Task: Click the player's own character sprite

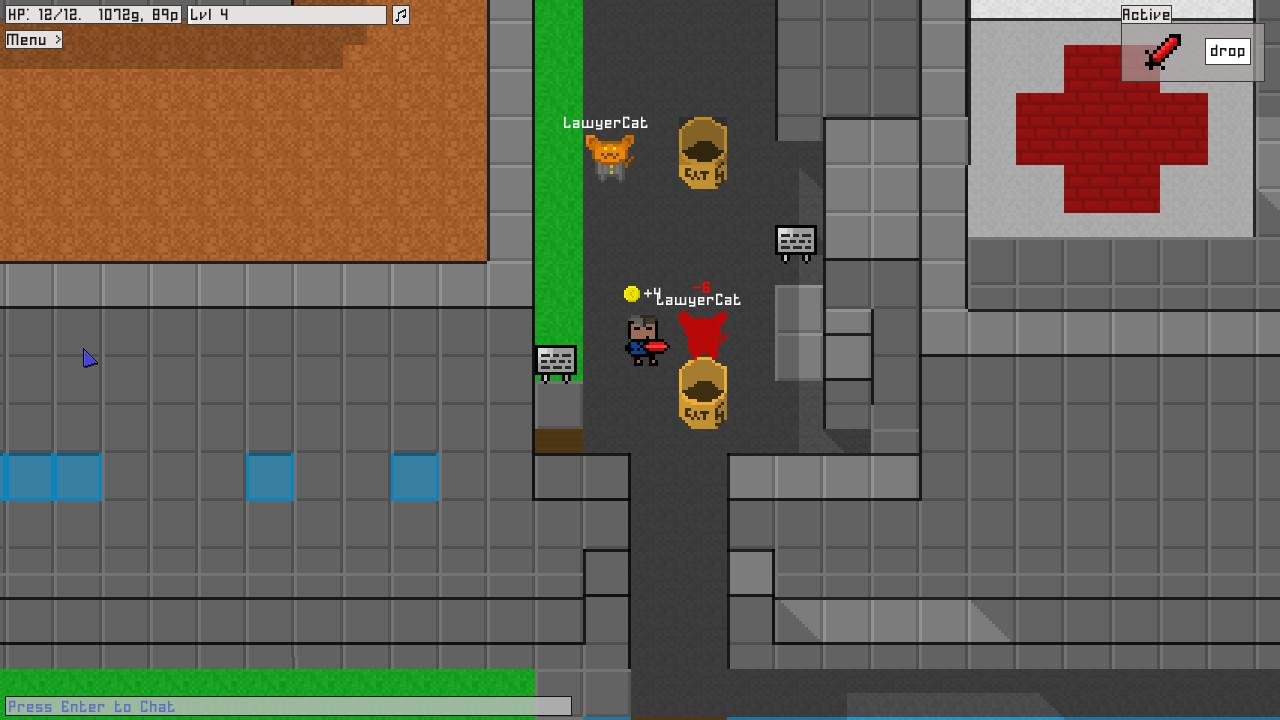Action: coord(641,340)
